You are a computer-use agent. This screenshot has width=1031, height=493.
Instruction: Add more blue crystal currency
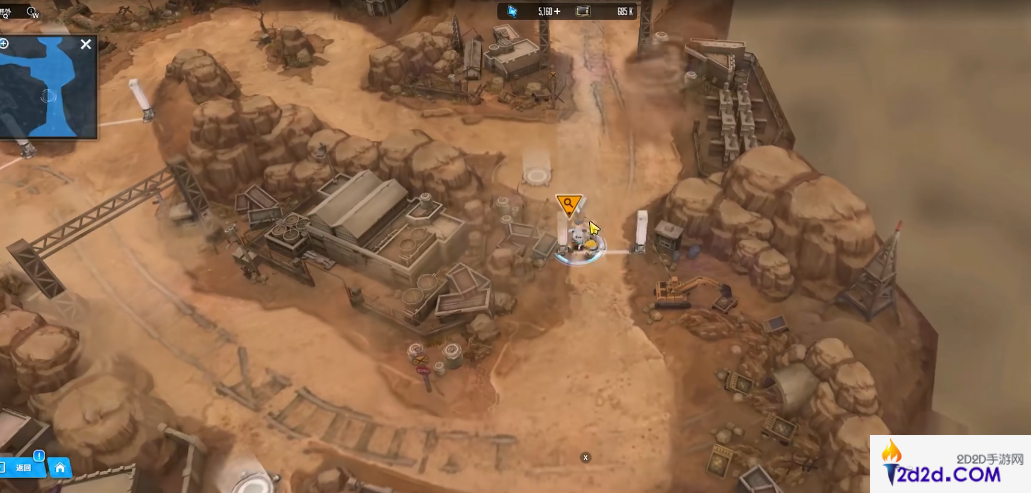pos(556,11)
